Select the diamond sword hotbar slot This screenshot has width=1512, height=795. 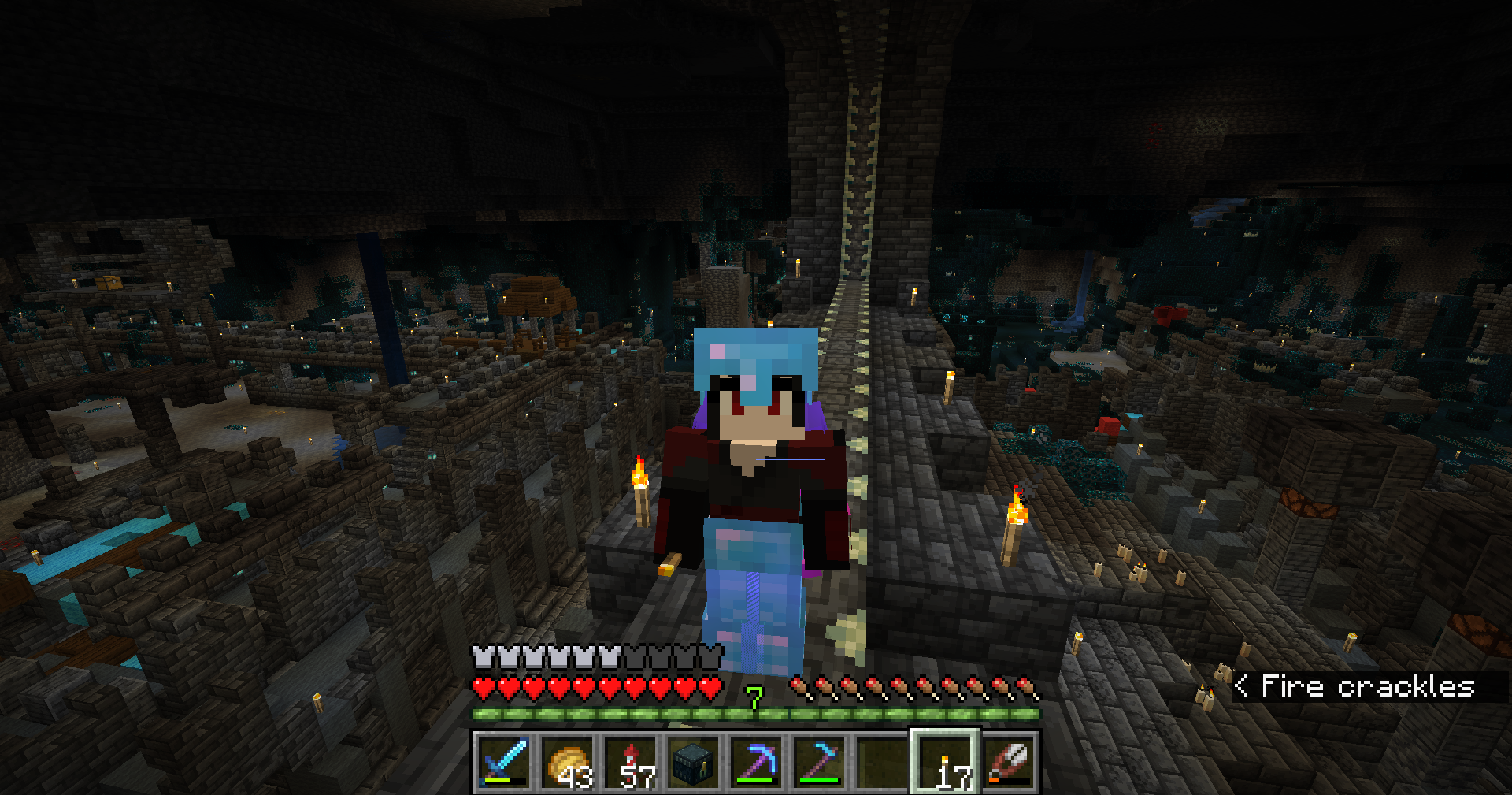tap(504, 761)
